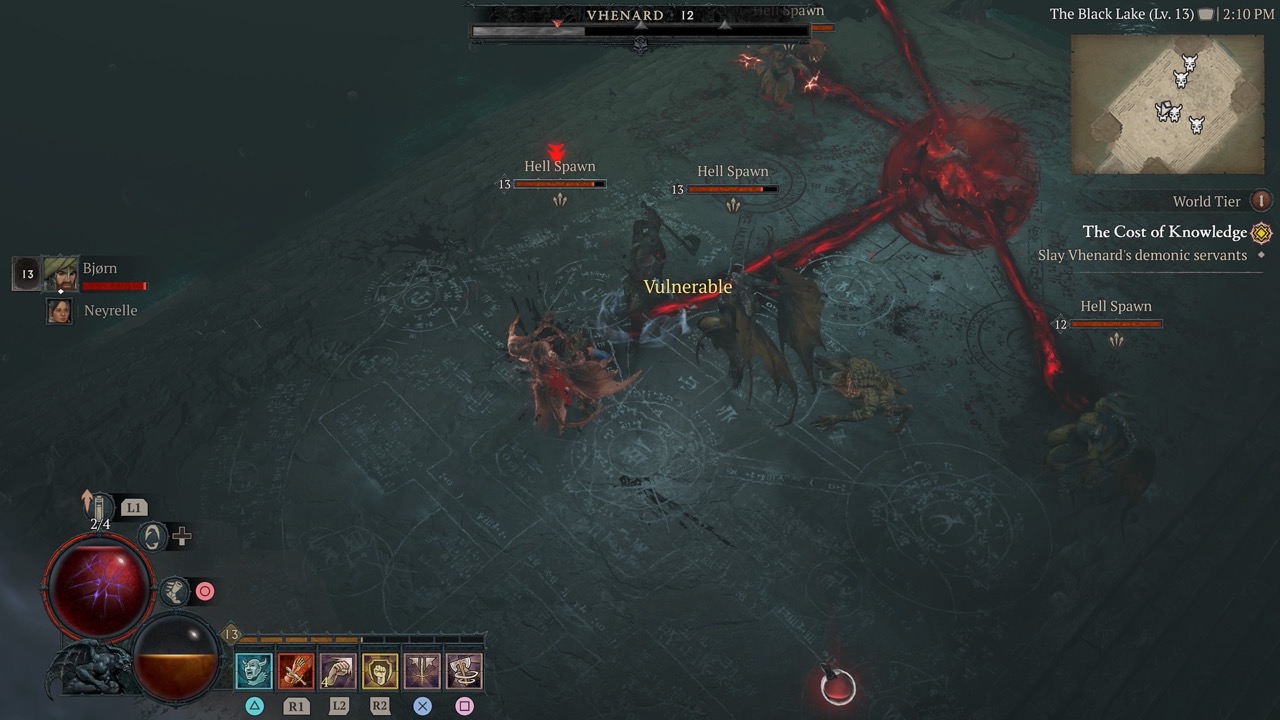Open the town portal swirl icon
The height and width of the screenshot is (720, 1280).
click(x=152, y=537)
